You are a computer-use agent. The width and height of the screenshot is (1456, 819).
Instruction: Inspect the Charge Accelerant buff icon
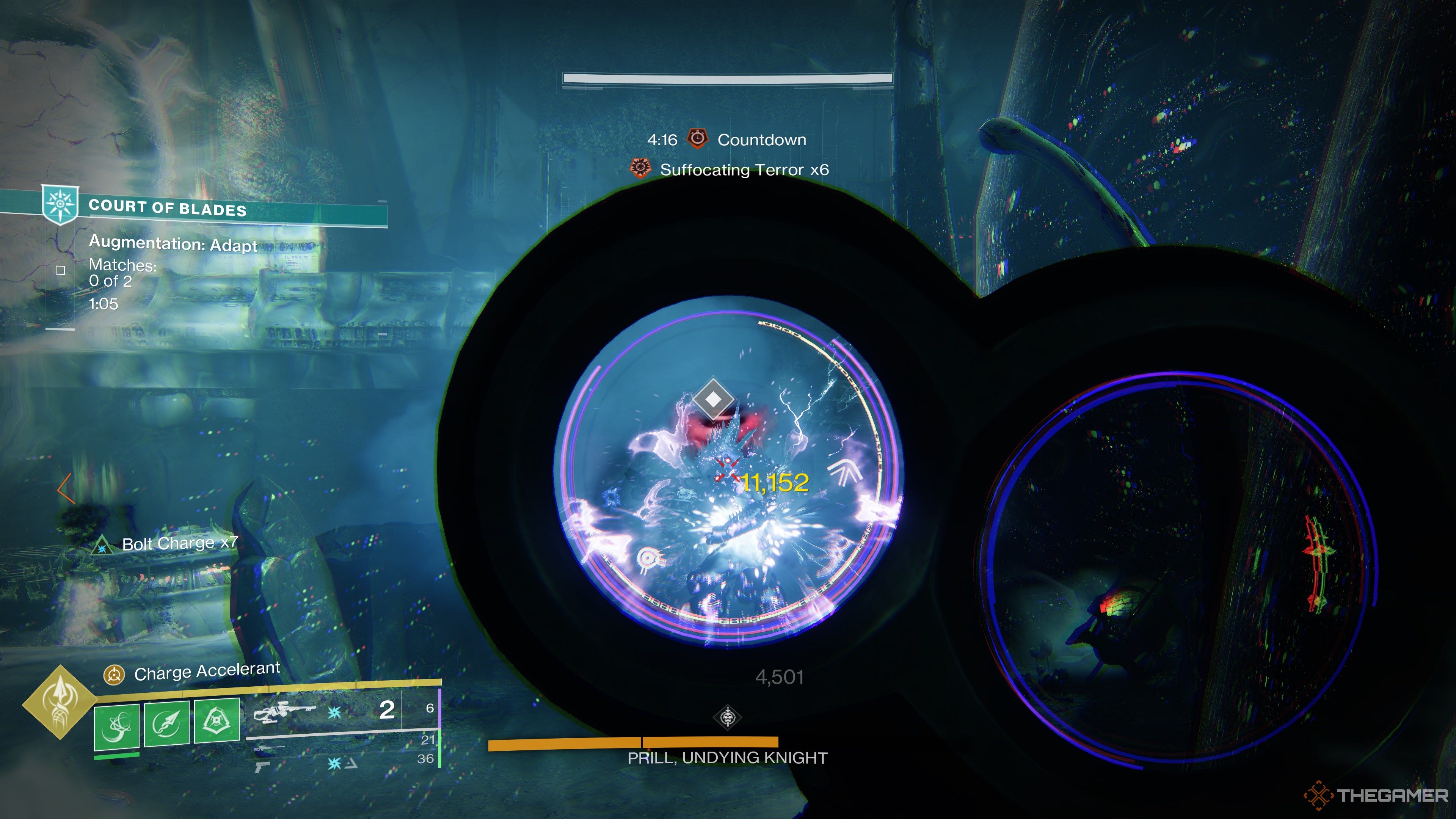point(114,674)
